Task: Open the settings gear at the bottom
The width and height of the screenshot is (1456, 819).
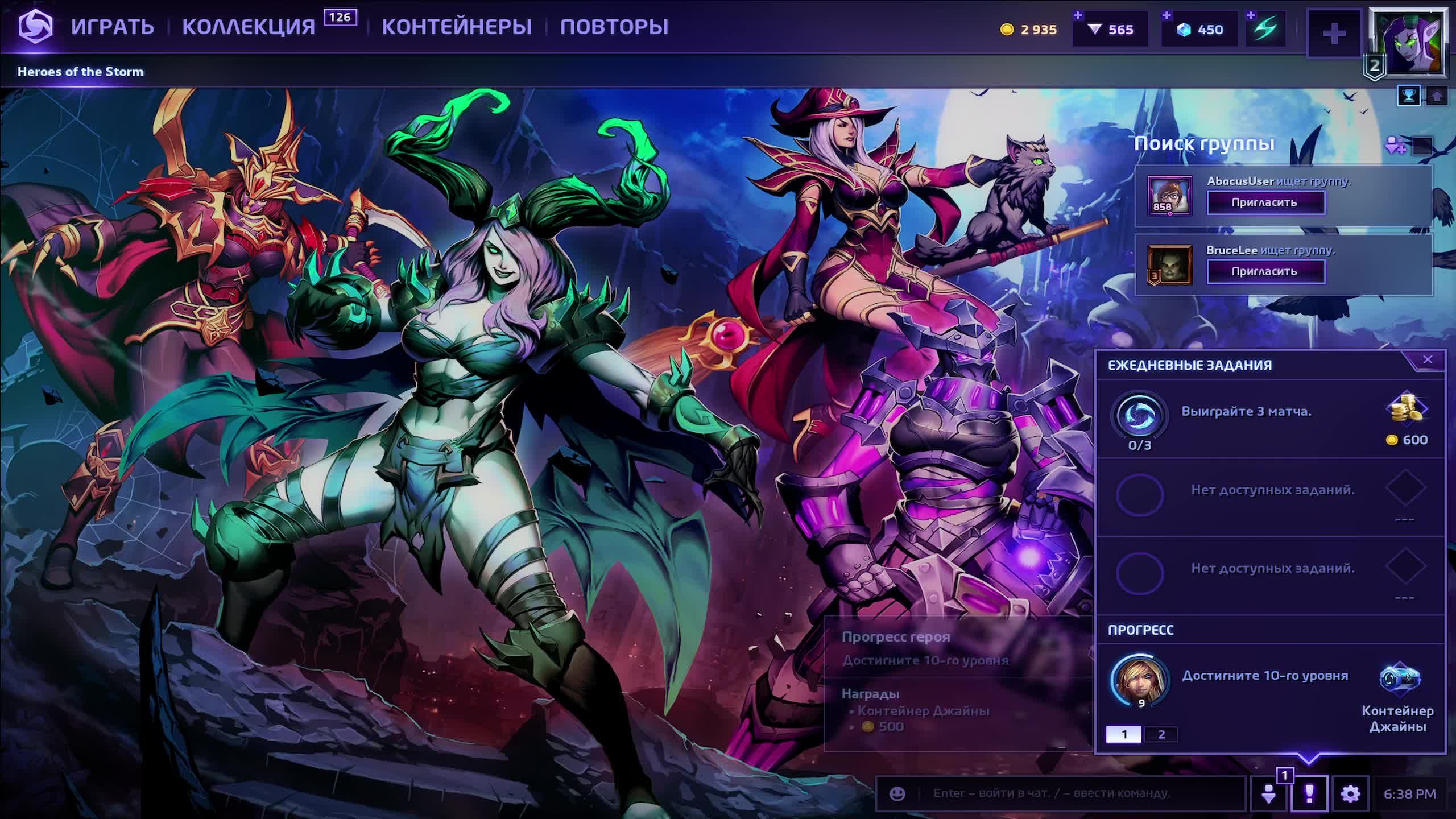Action: [1352, 793]
